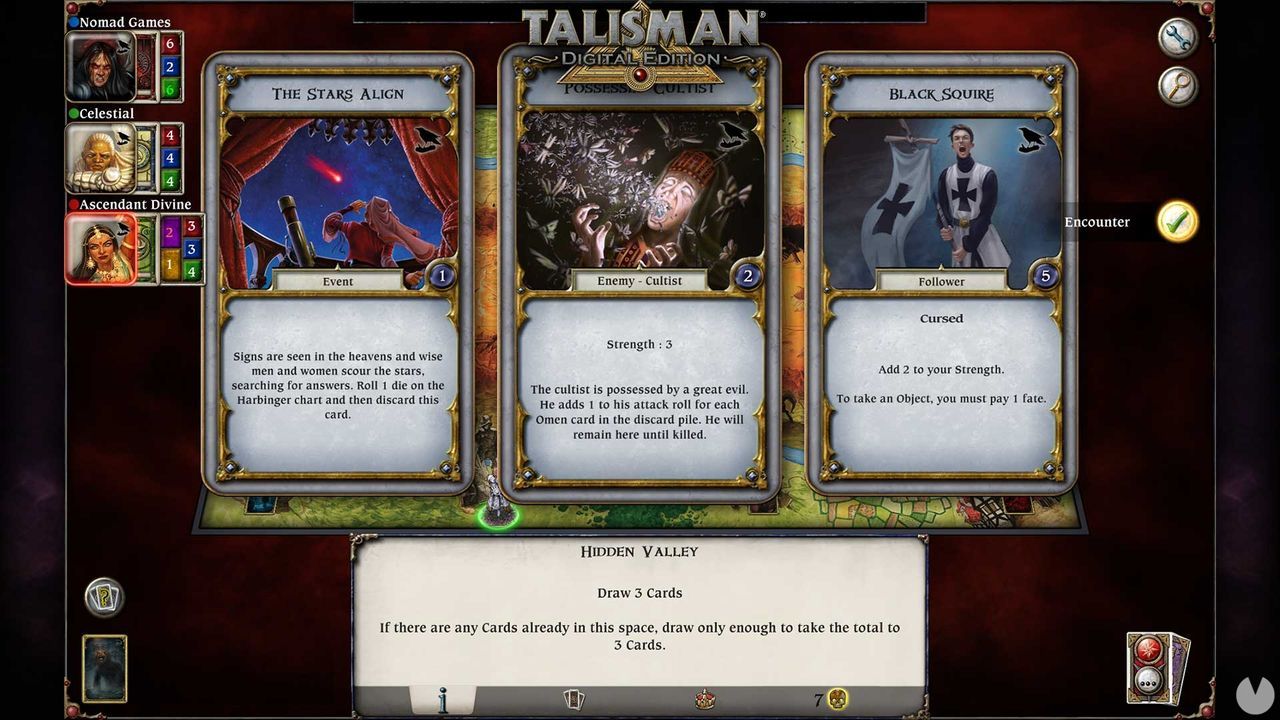This screenshot has width=1280, height=720.
Task: Open the wrench settings icon
Action: 1177,36
